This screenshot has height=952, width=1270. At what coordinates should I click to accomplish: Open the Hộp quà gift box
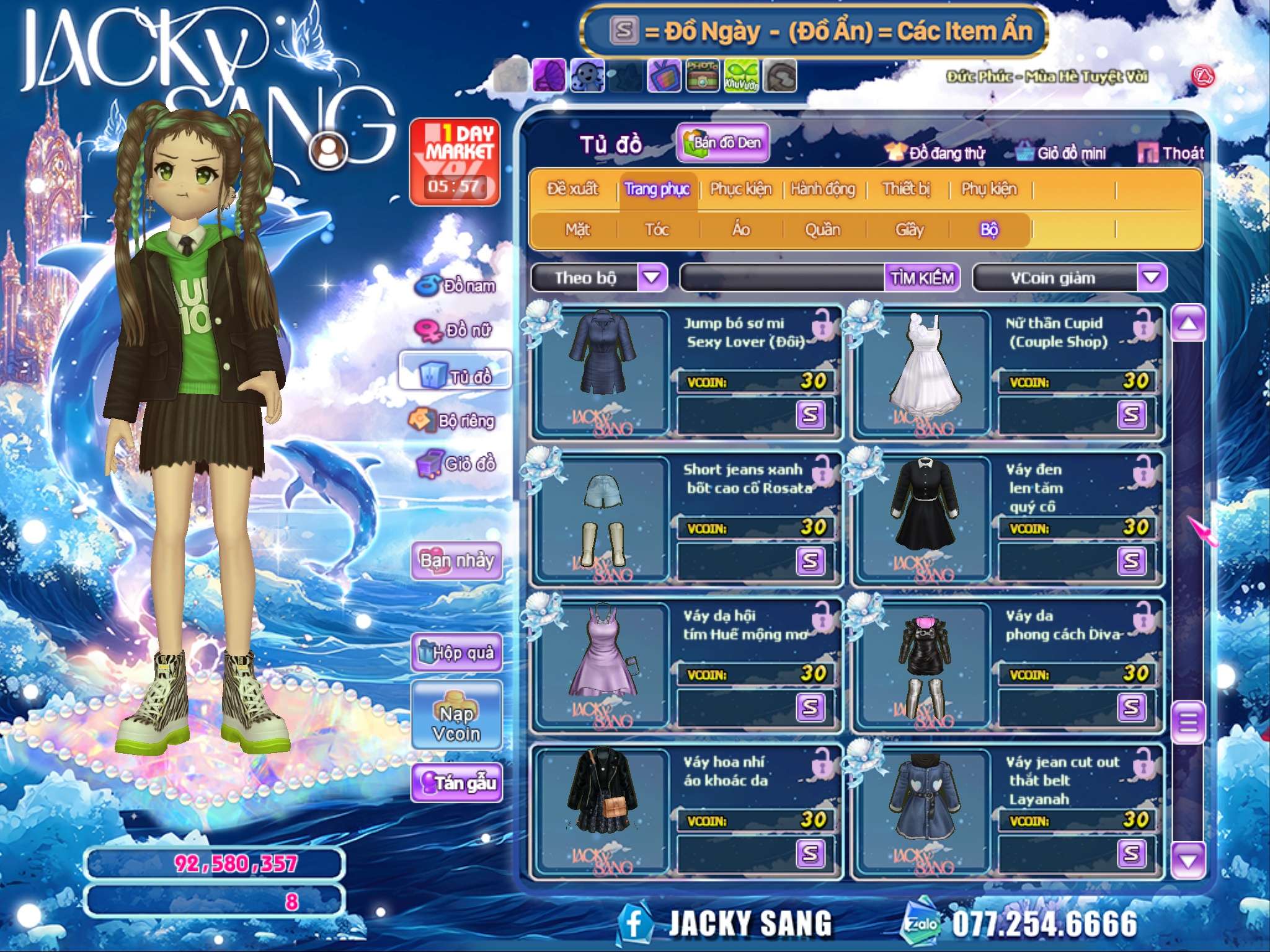[457, 653]
